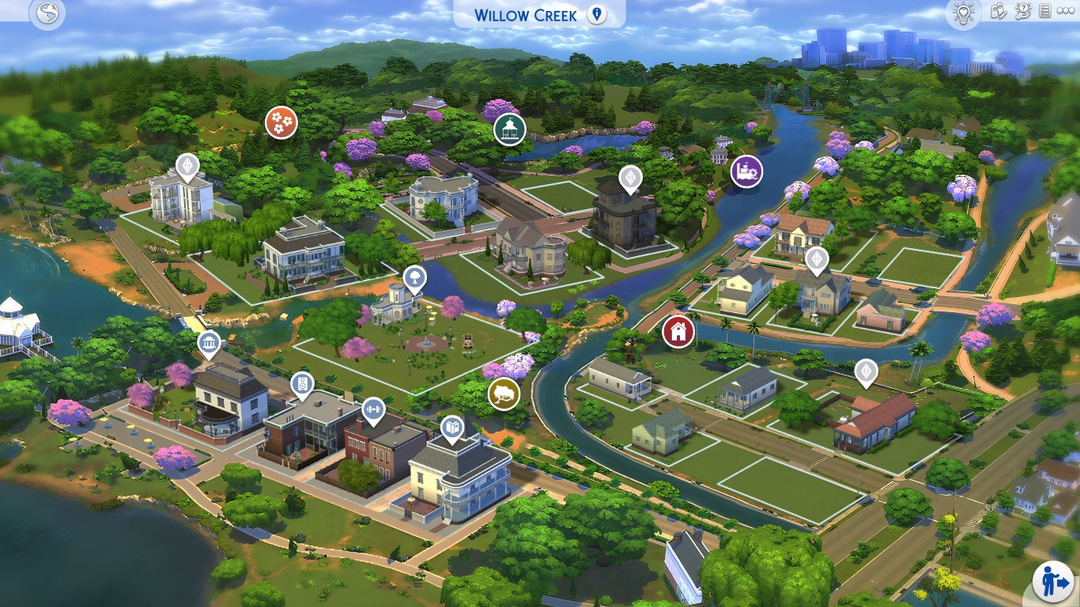Open the Willow Creek world selector
Screen dimensions: 1080x607
[538, 15]
